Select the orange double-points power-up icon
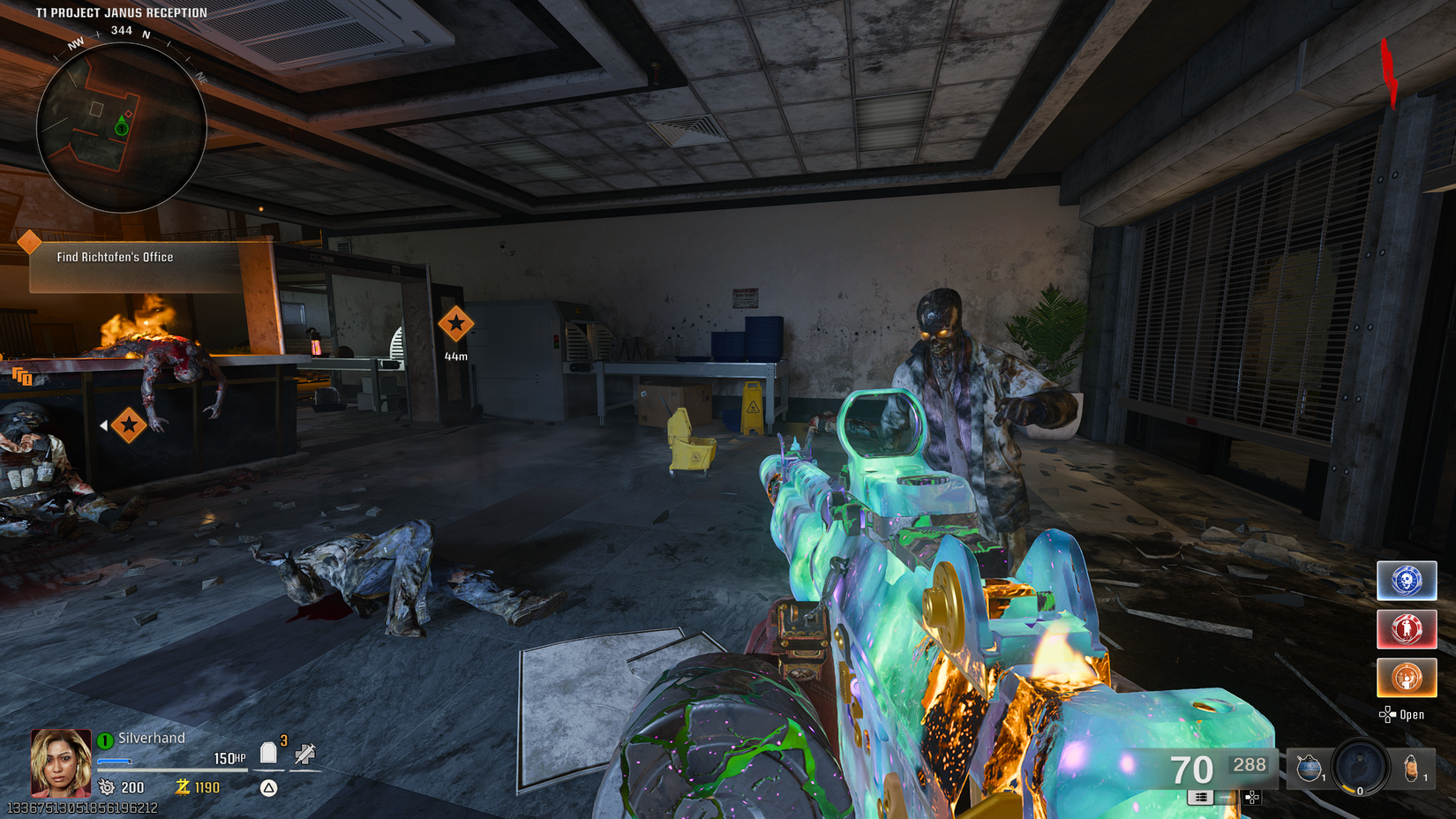 tap(1407, 677)
